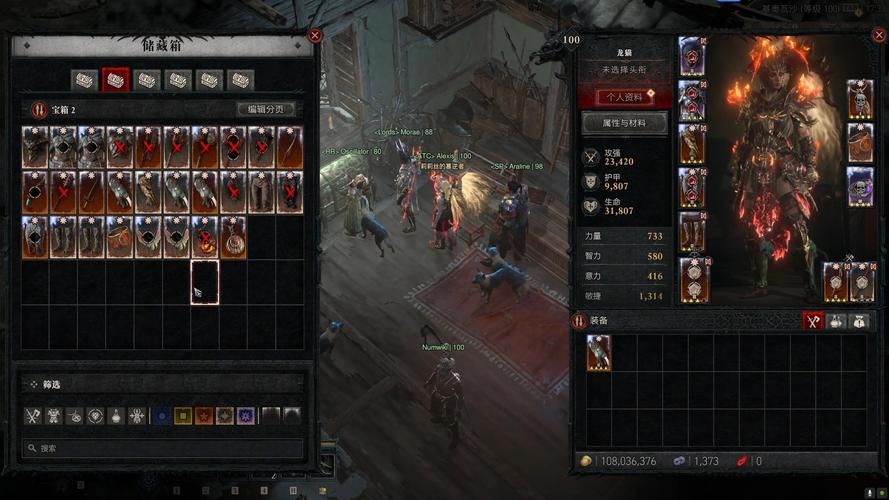
Task: Close the stash (储藏箱) window
Action: coord(315,36)
